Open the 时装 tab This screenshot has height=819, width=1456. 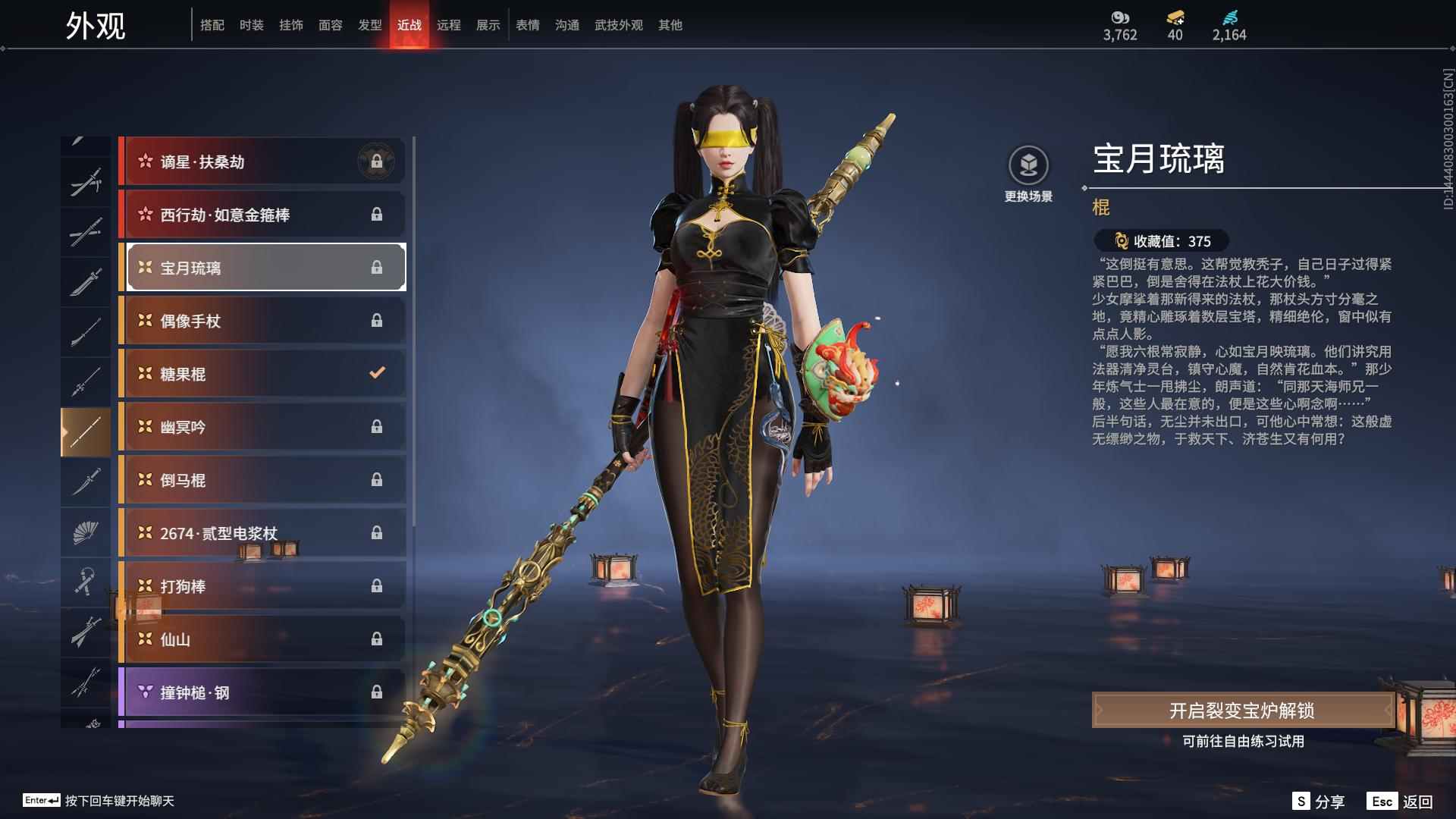(251, 25)
